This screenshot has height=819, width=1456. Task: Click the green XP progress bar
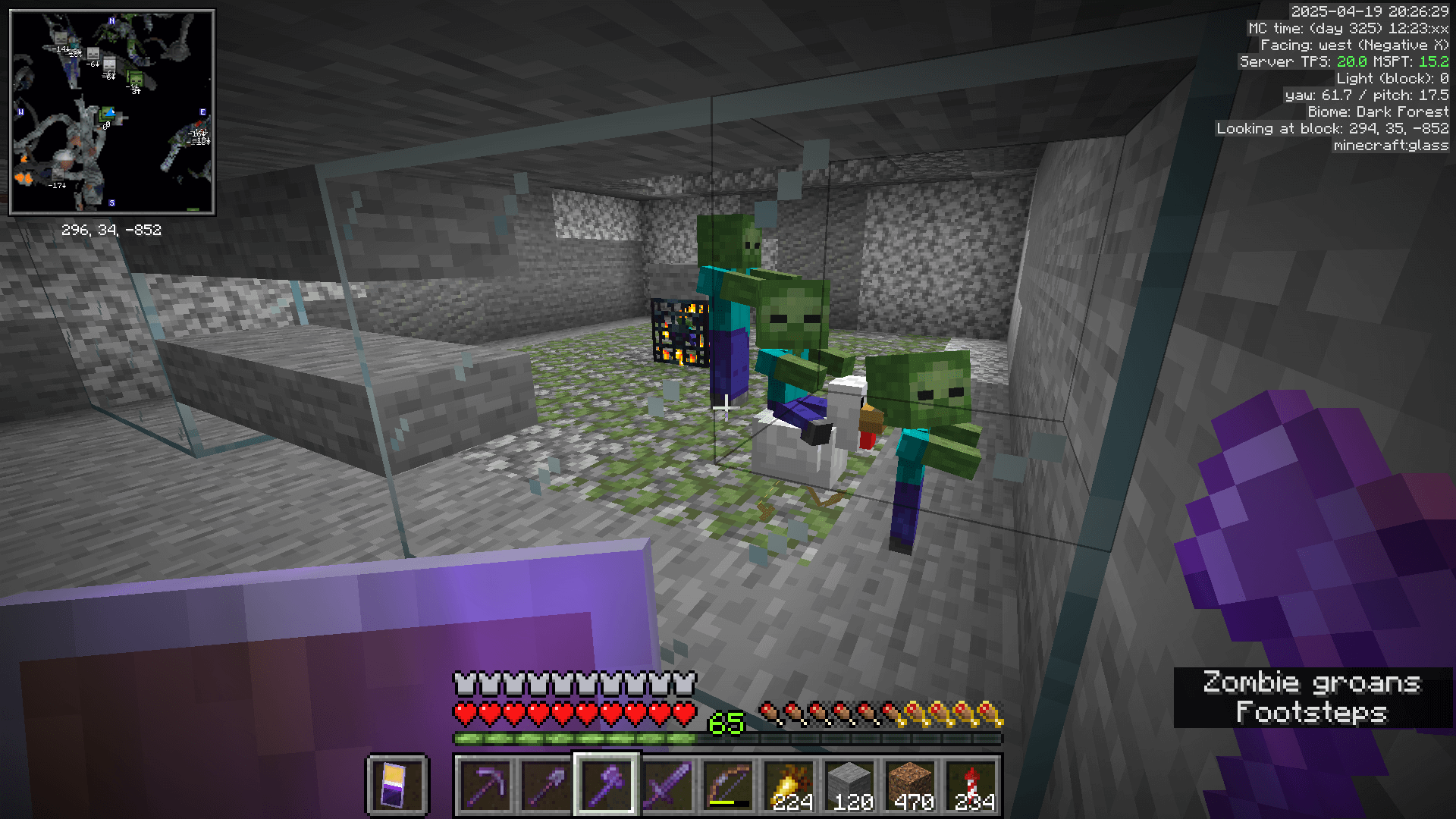[576, 737]
